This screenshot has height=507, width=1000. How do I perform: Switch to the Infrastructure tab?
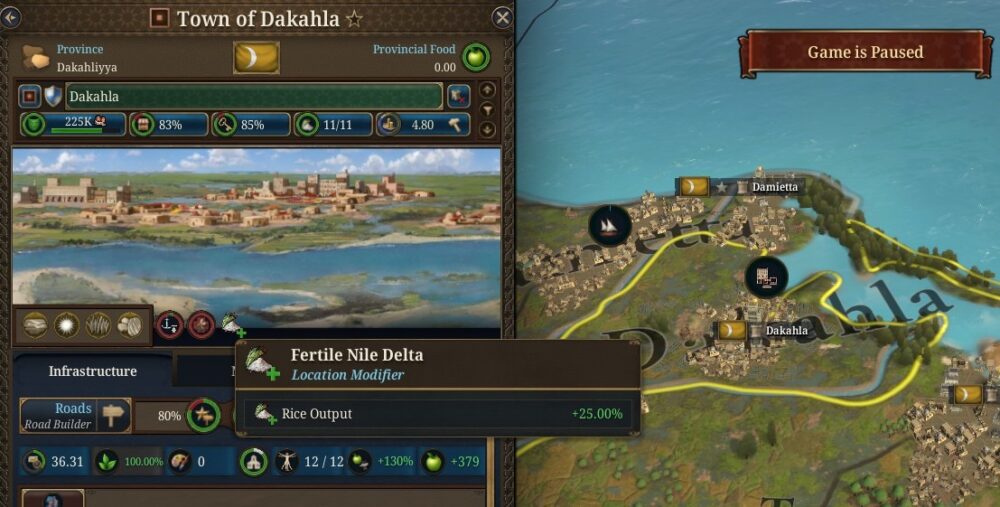pos(93,371)
